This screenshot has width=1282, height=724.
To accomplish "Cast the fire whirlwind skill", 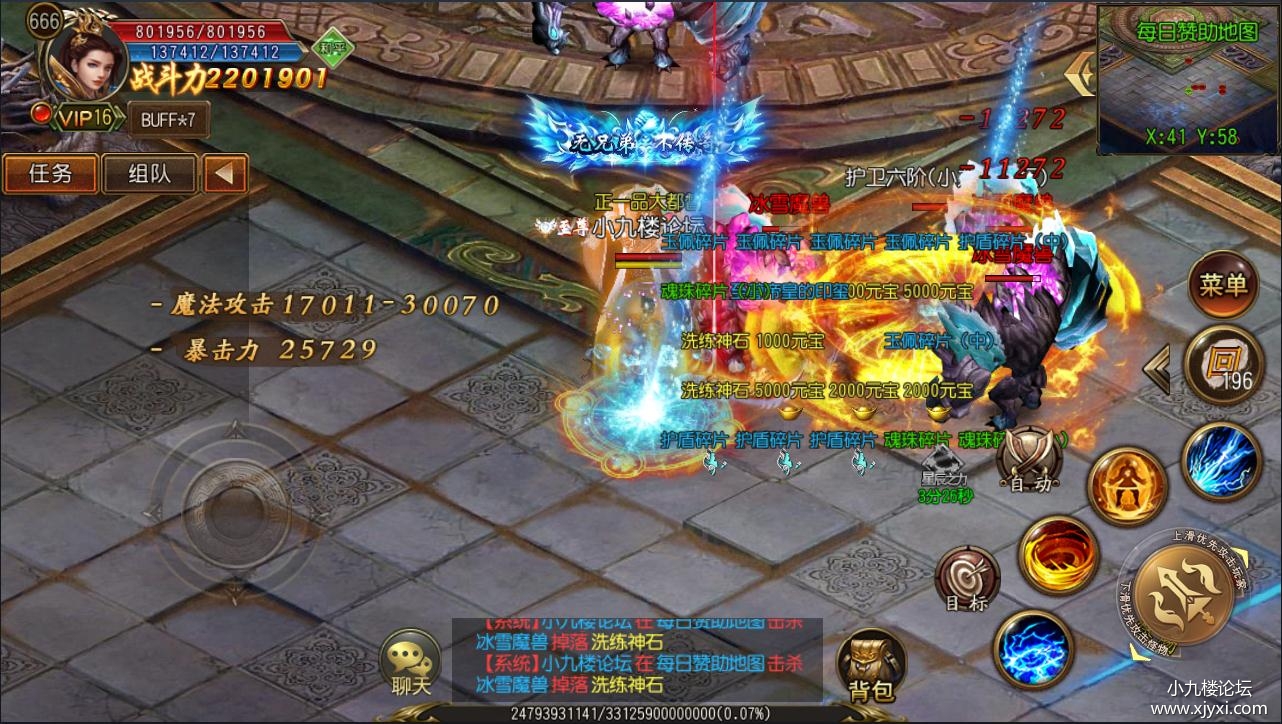I will pos(1058,556).
